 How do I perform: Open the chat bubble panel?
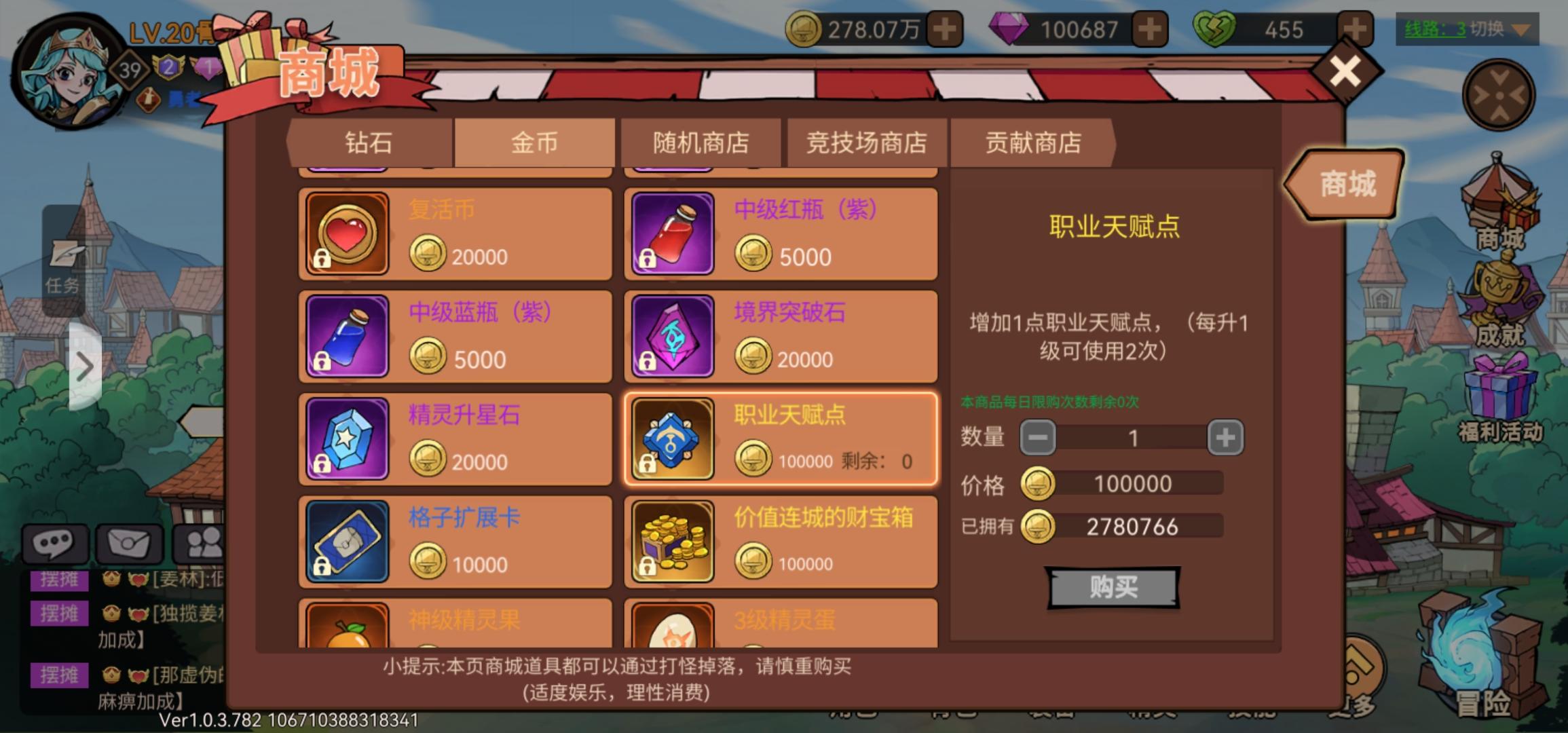54,543
